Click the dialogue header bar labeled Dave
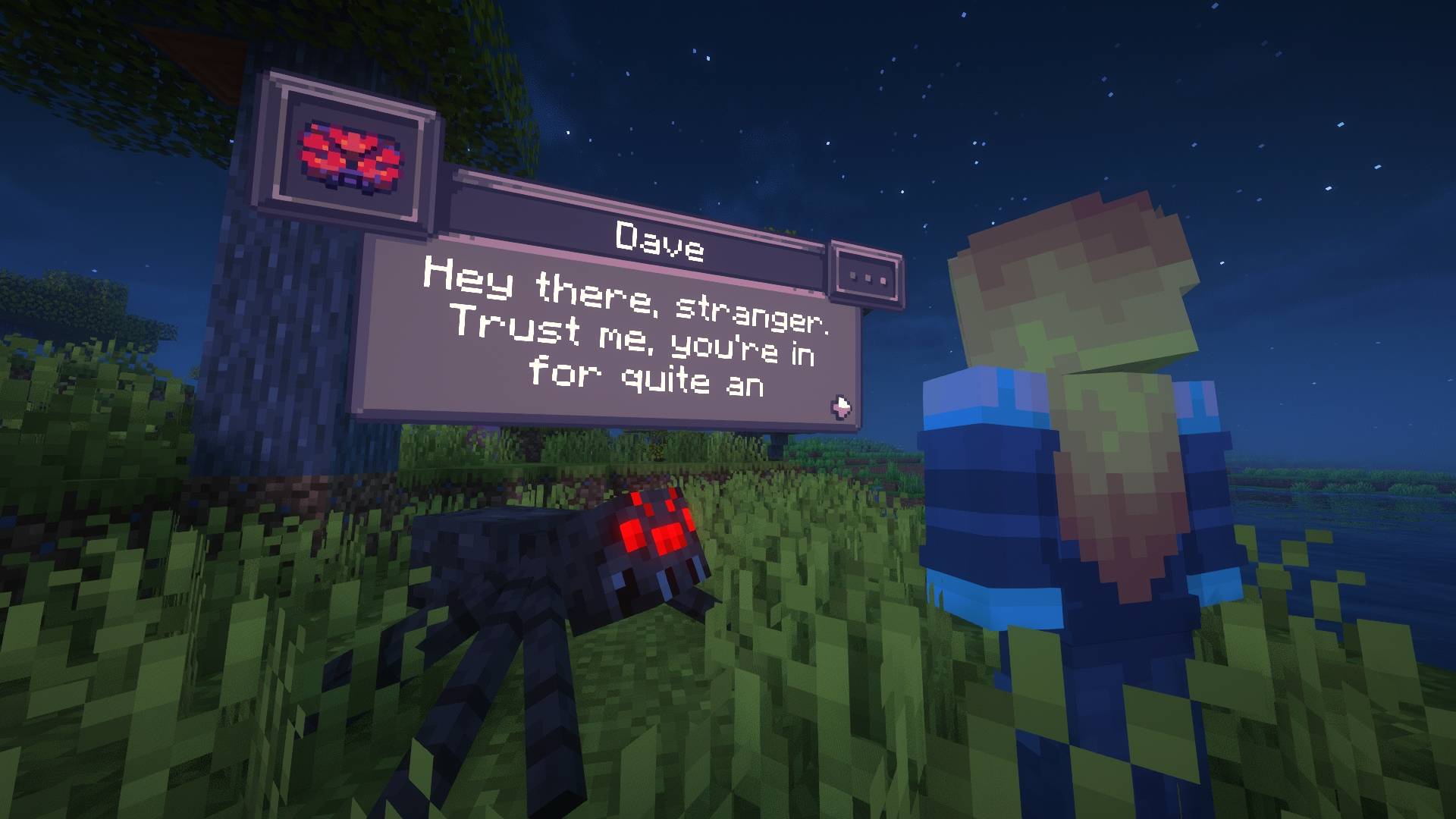The image size is (1456, 819). tap(660, 239)
